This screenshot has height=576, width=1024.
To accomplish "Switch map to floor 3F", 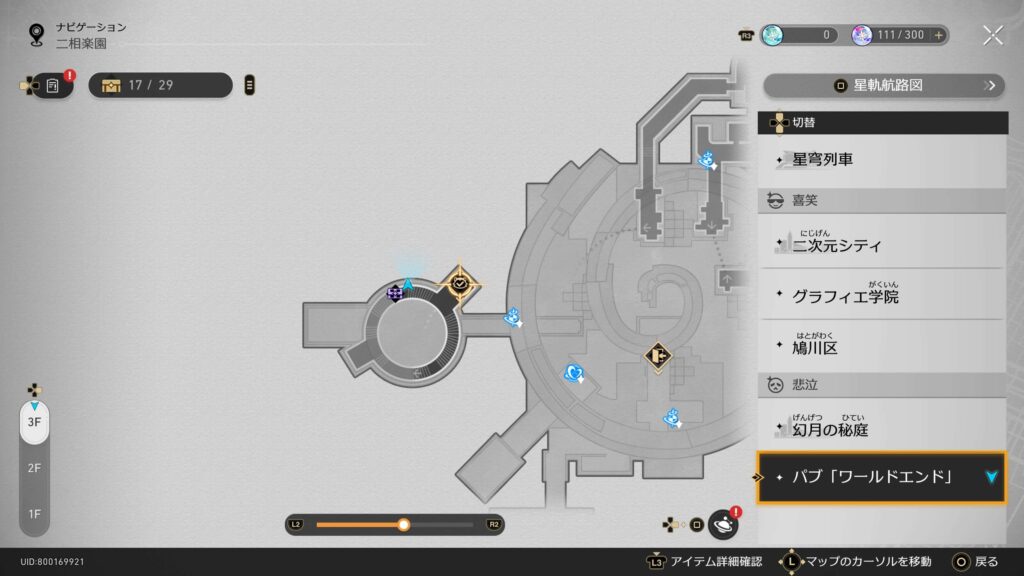I will pyautogui.click(x=34, y=422).
